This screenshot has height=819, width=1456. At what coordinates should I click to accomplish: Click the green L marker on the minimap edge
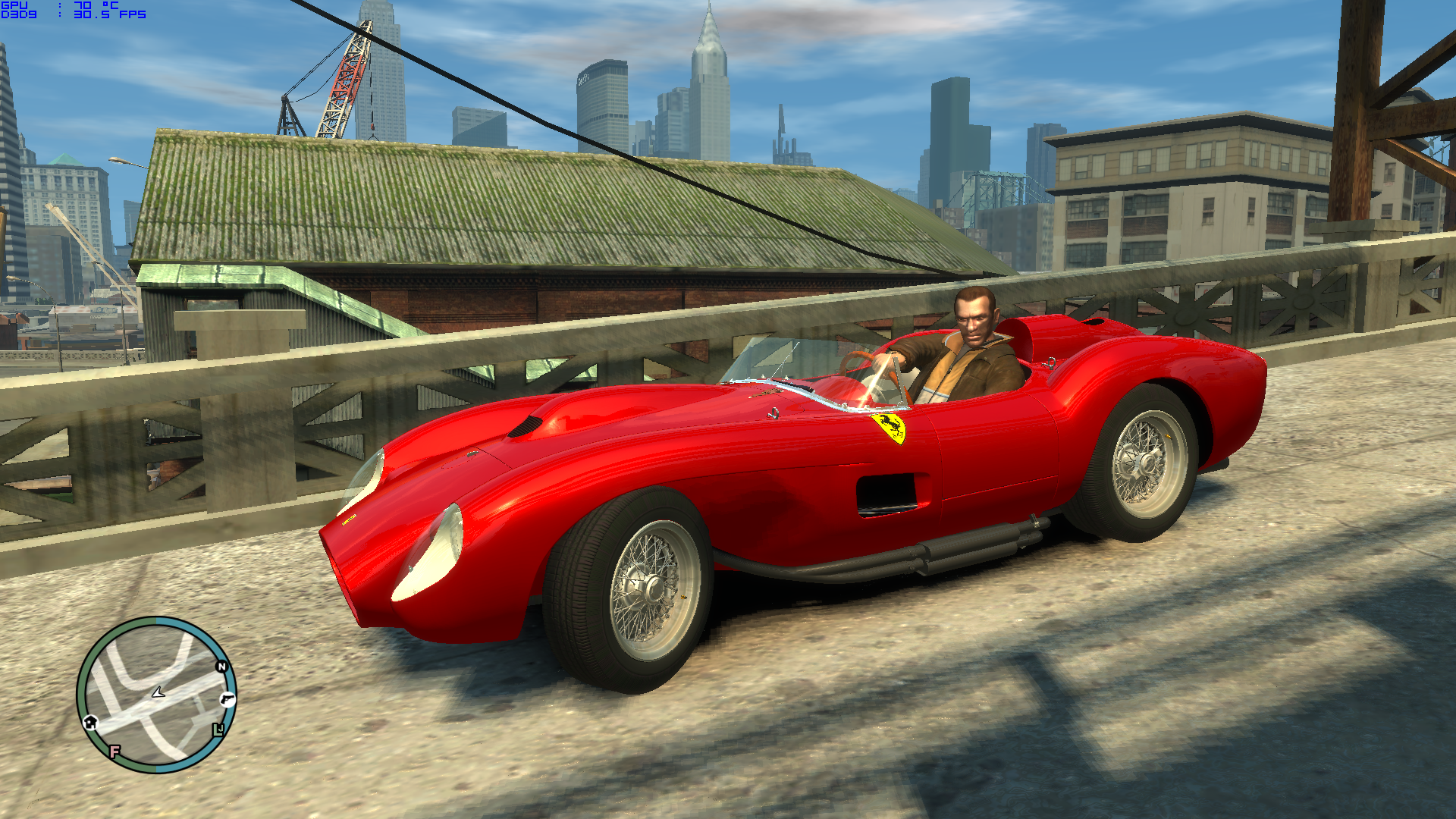click(218, 730)
